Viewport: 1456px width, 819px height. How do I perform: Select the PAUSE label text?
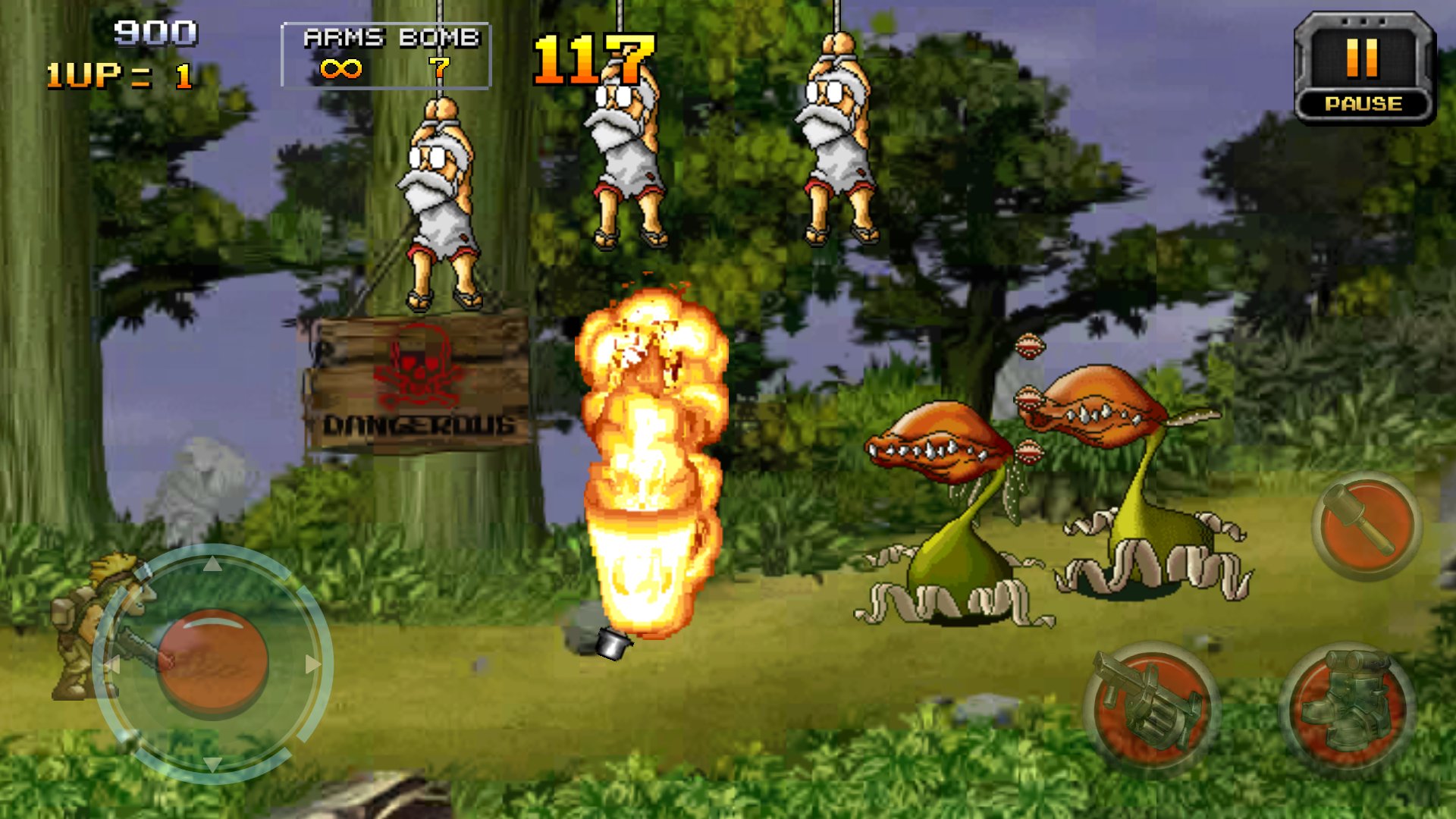1363,104
